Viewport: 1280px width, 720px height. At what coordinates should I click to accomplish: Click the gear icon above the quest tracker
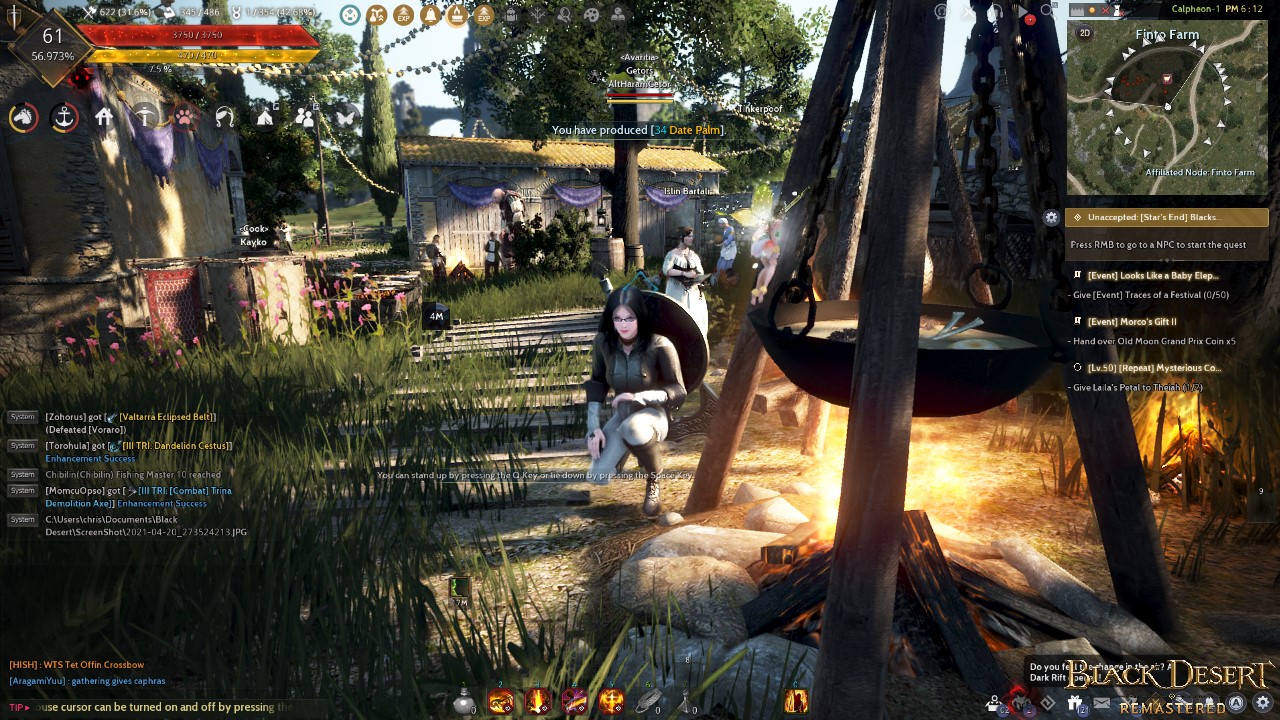point(1052,217)
